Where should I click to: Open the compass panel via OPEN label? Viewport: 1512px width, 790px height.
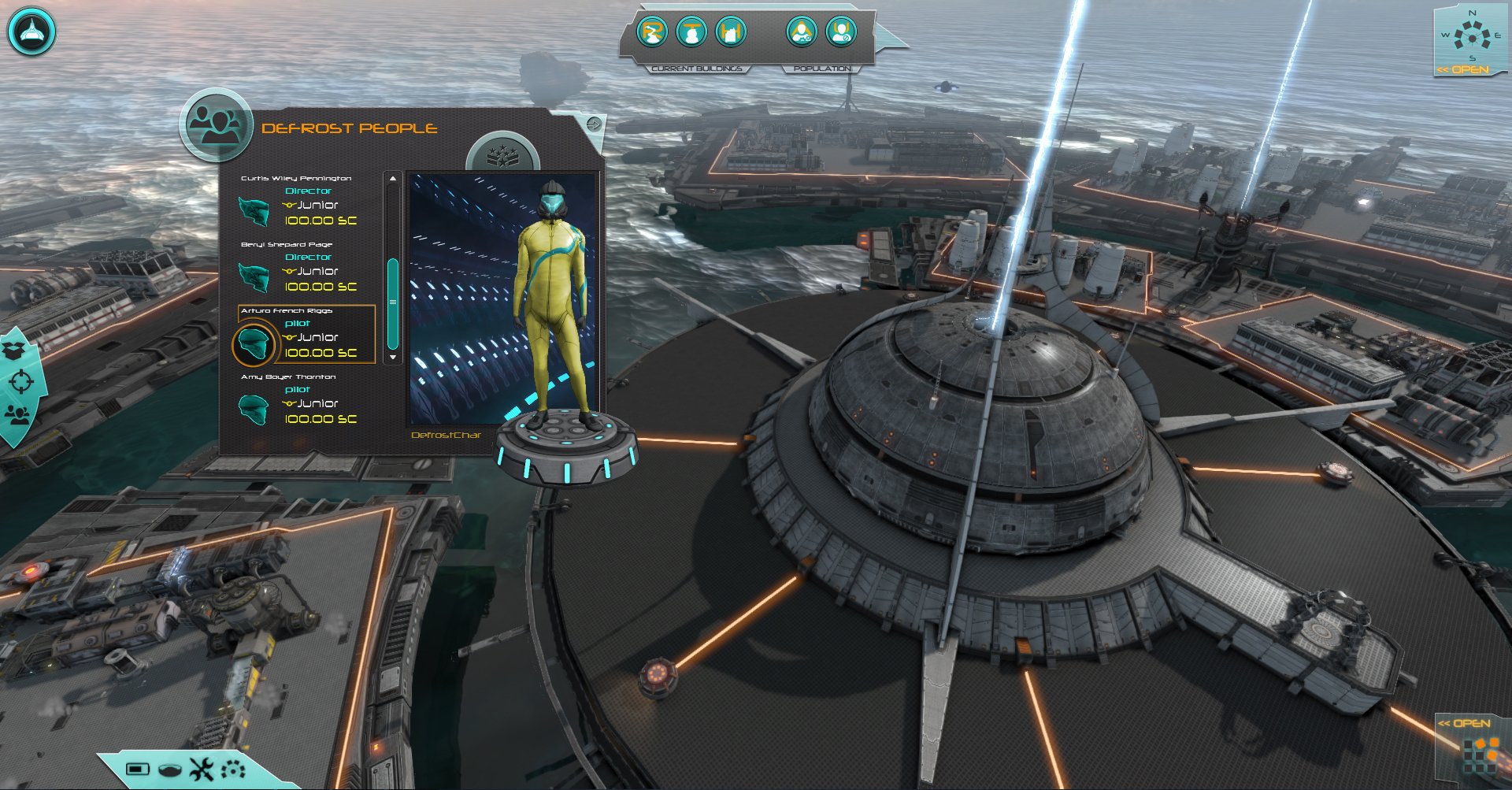[x=1463, y=69]
